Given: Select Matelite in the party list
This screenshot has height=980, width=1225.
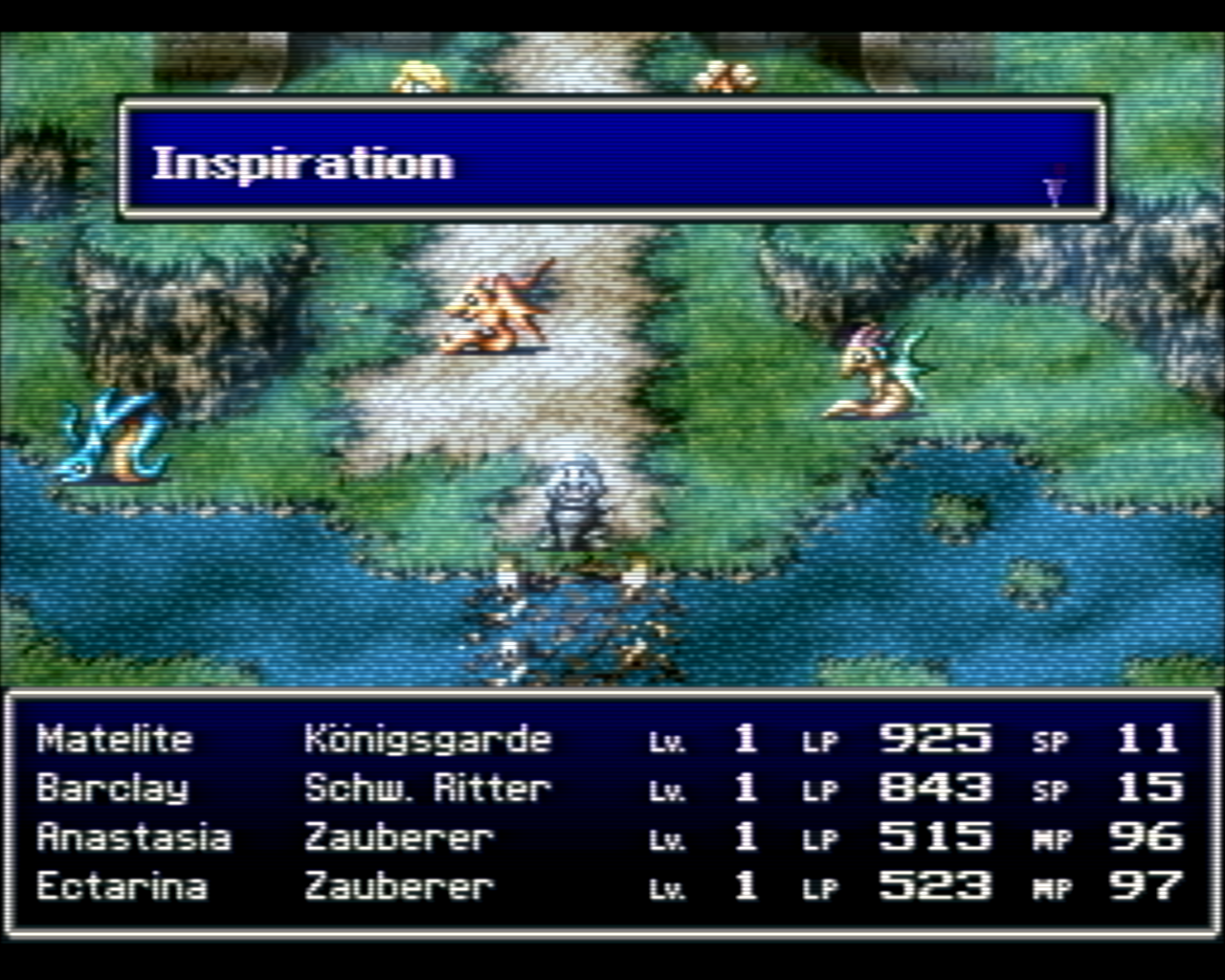Looking at the screenshot, I should 115,739.
